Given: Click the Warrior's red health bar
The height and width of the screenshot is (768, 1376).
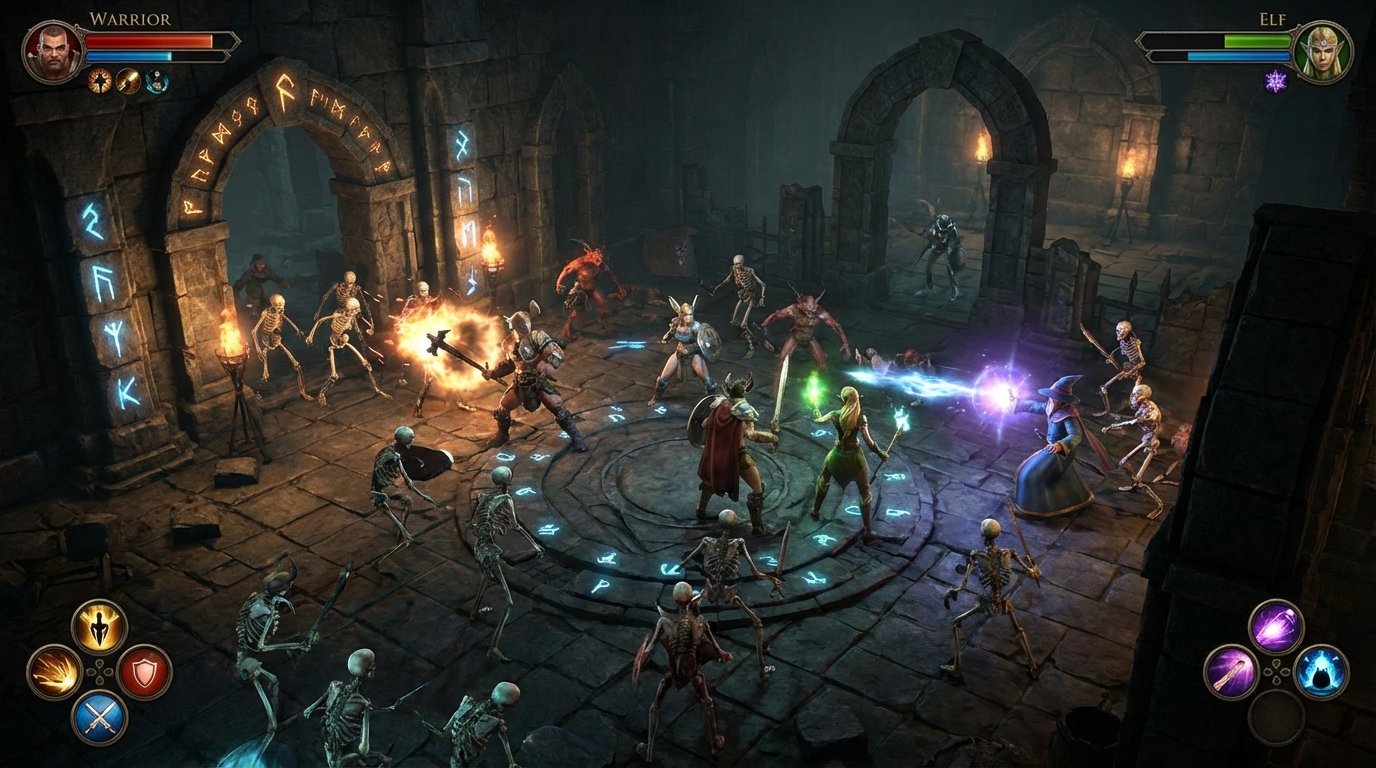Looking at the screenshot, I should [x=148, y=40].
